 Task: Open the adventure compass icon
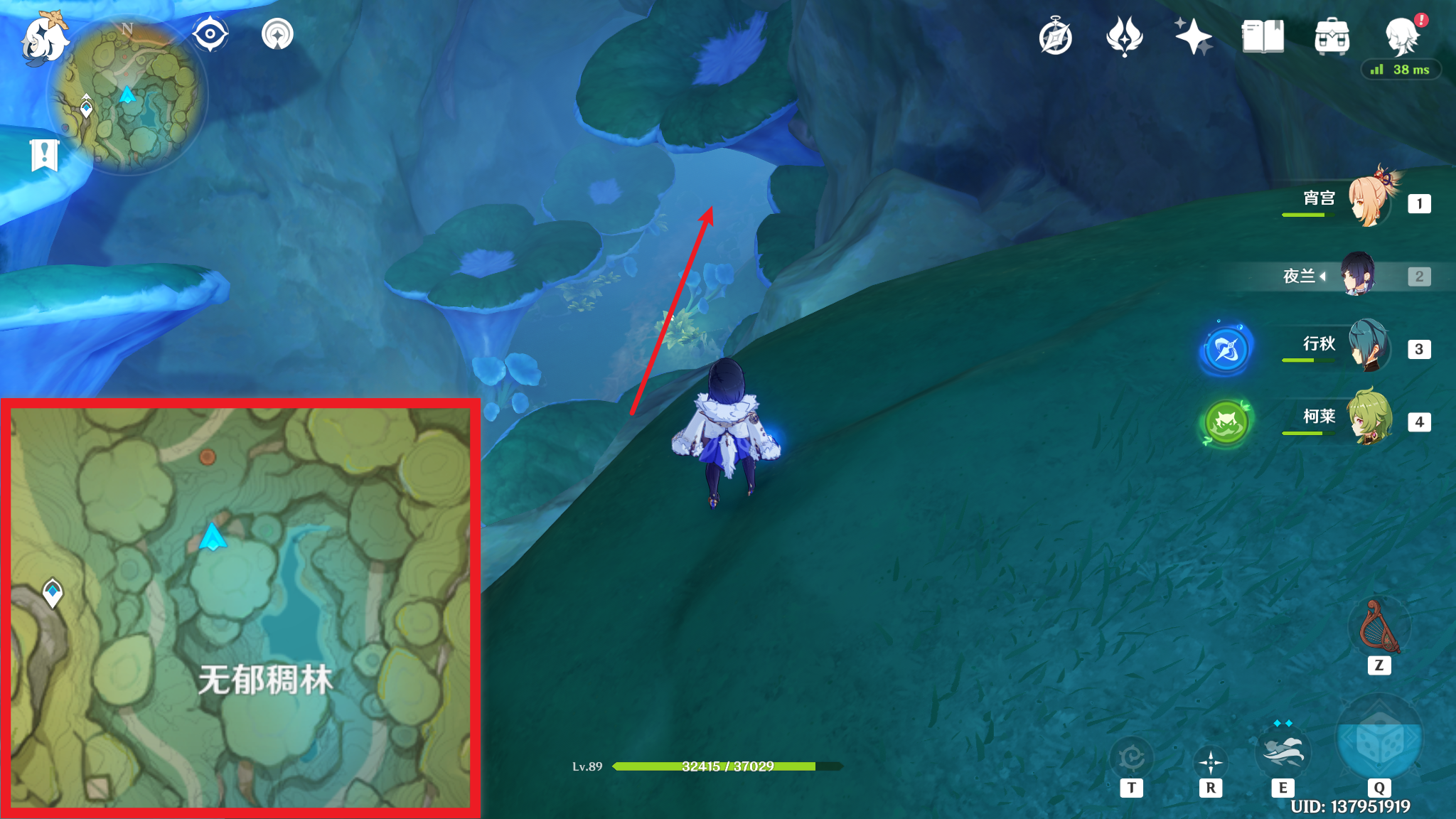[1055, 37]
